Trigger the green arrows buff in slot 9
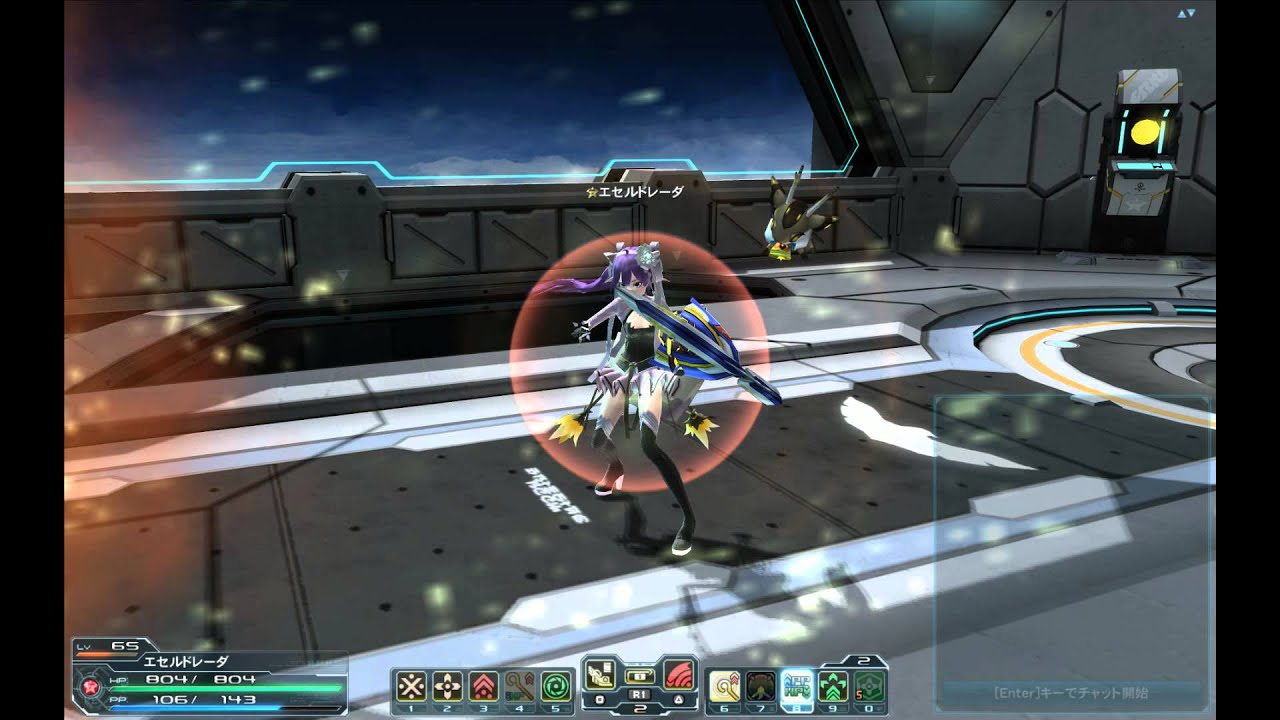1280x720 pixels. click(x=833, y=685)
